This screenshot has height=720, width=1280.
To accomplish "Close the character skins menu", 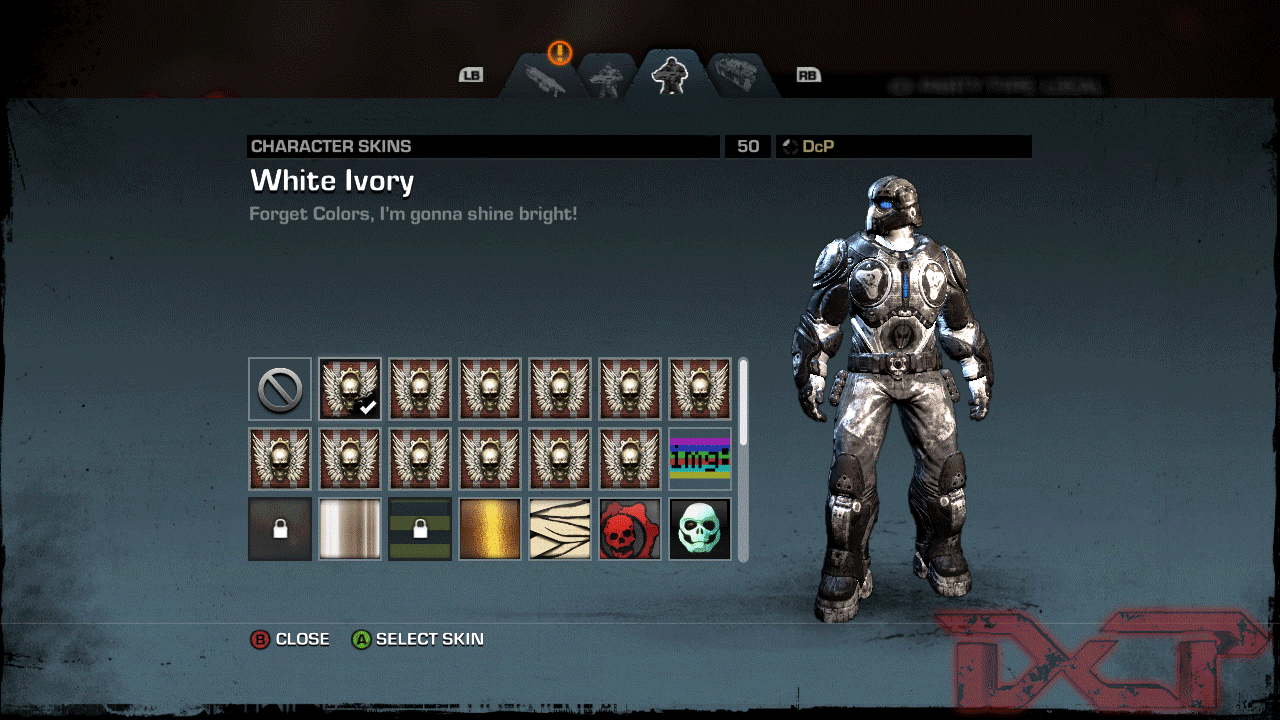I will 291,639.
